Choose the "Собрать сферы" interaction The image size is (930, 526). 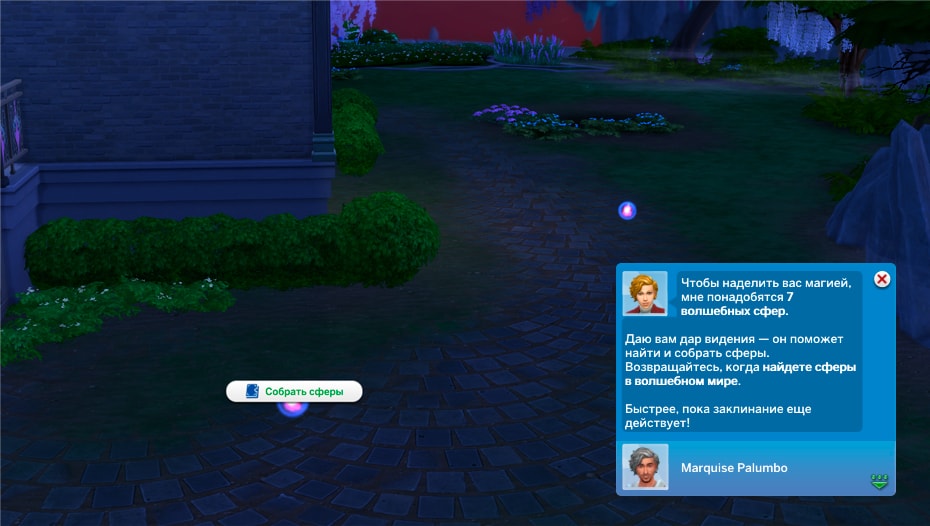[x=294, y=391]
